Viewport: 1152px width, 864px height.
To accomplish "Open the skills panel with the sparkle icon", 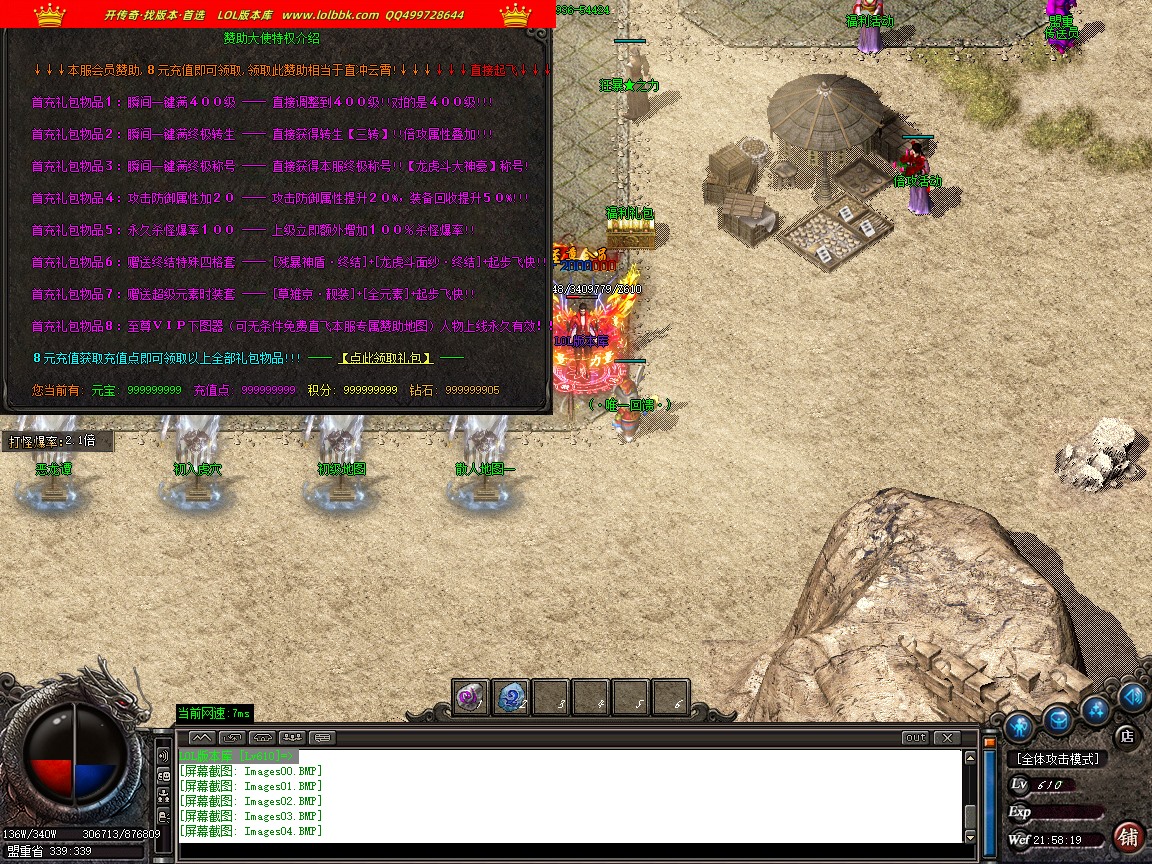I will click(1096, 710).
